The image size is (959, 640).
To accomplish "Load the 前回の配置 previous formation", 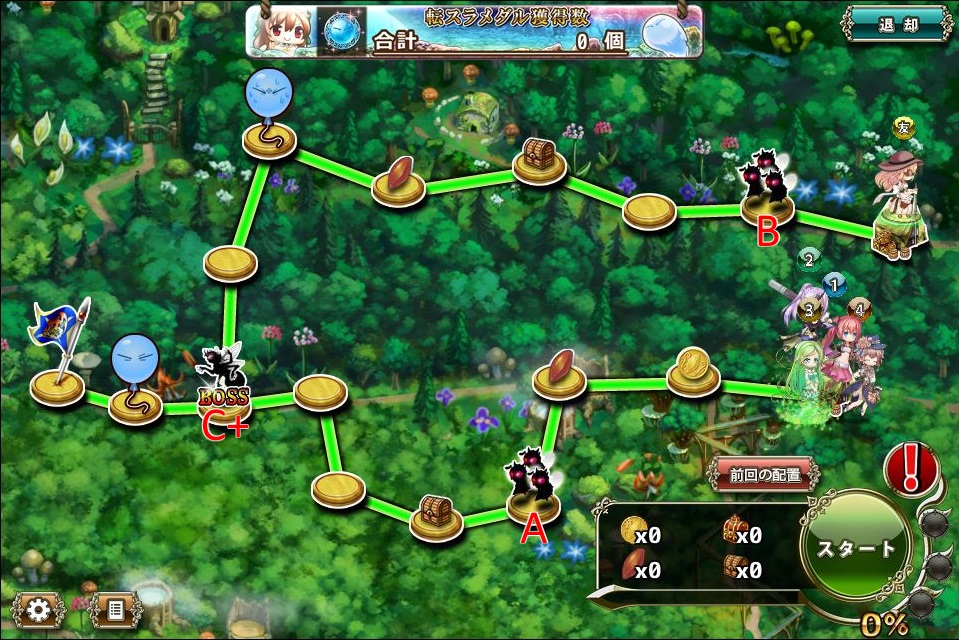I will [762, 475].
